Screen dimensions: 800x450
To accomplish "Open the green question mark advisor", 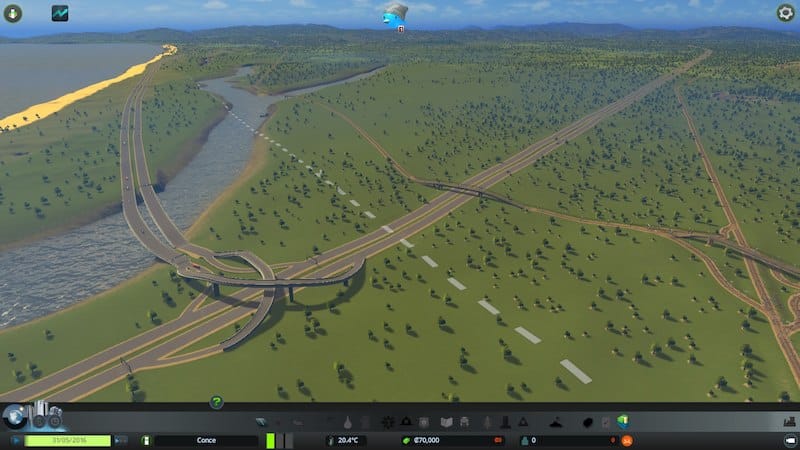I will pos(216,402).
